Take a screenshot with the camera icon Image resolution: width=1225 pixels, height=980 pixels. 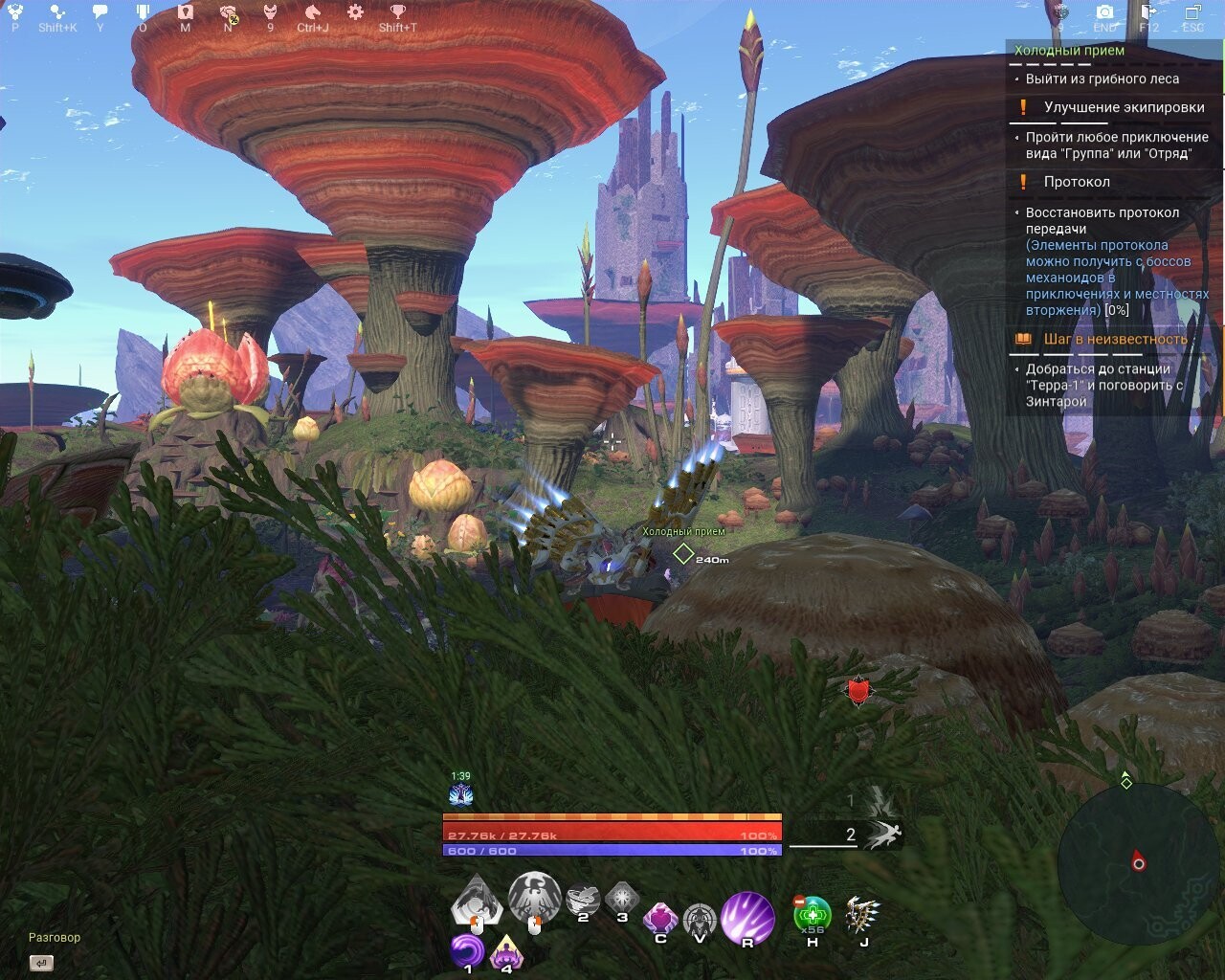coord(1104,12)
